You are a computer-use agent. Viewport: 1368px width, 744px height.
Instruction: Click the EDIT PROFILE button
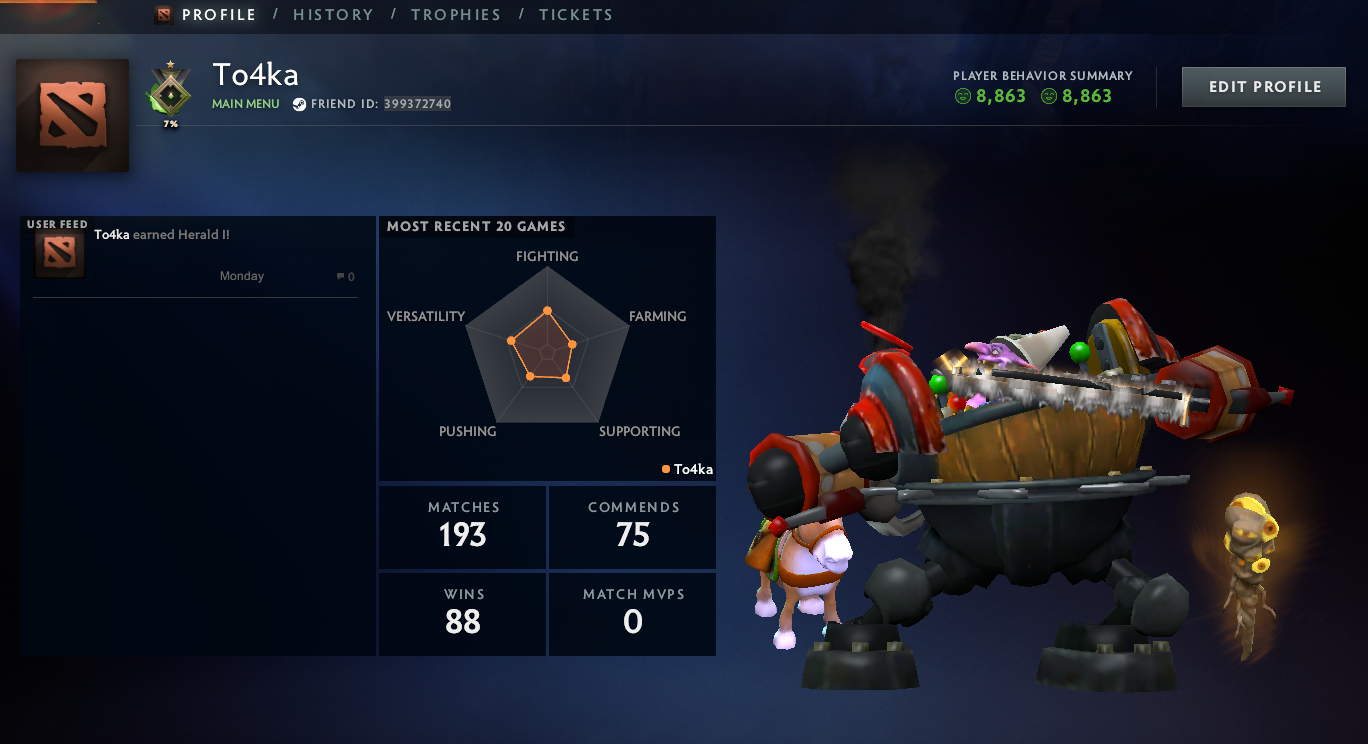click(x=1263, y=87)
